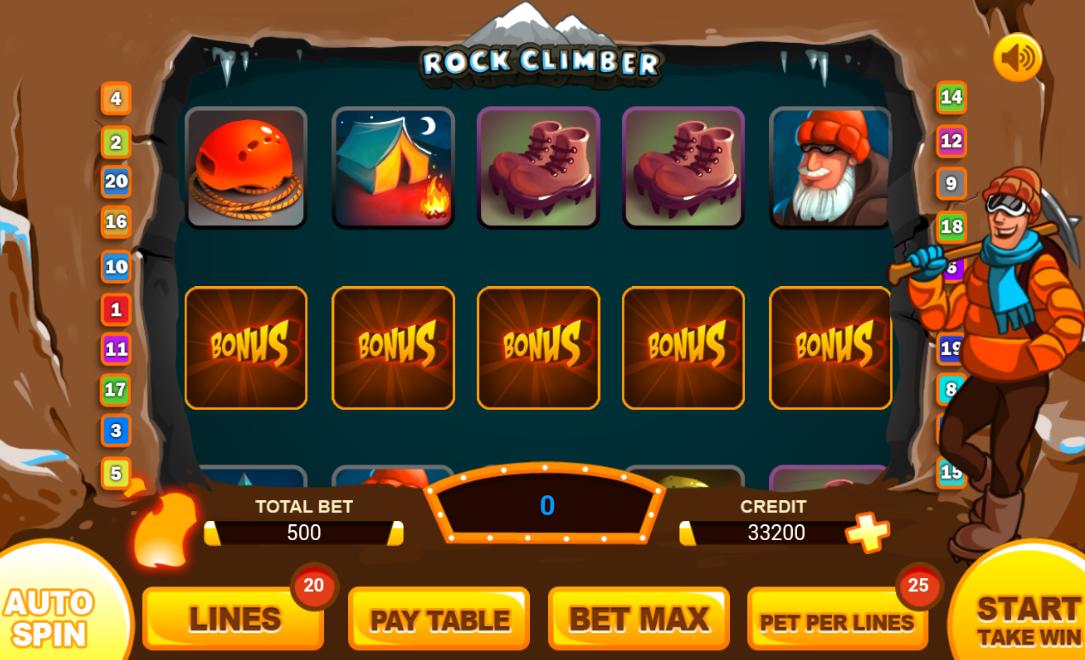Change the bet per lines amount

coord(836,620)
